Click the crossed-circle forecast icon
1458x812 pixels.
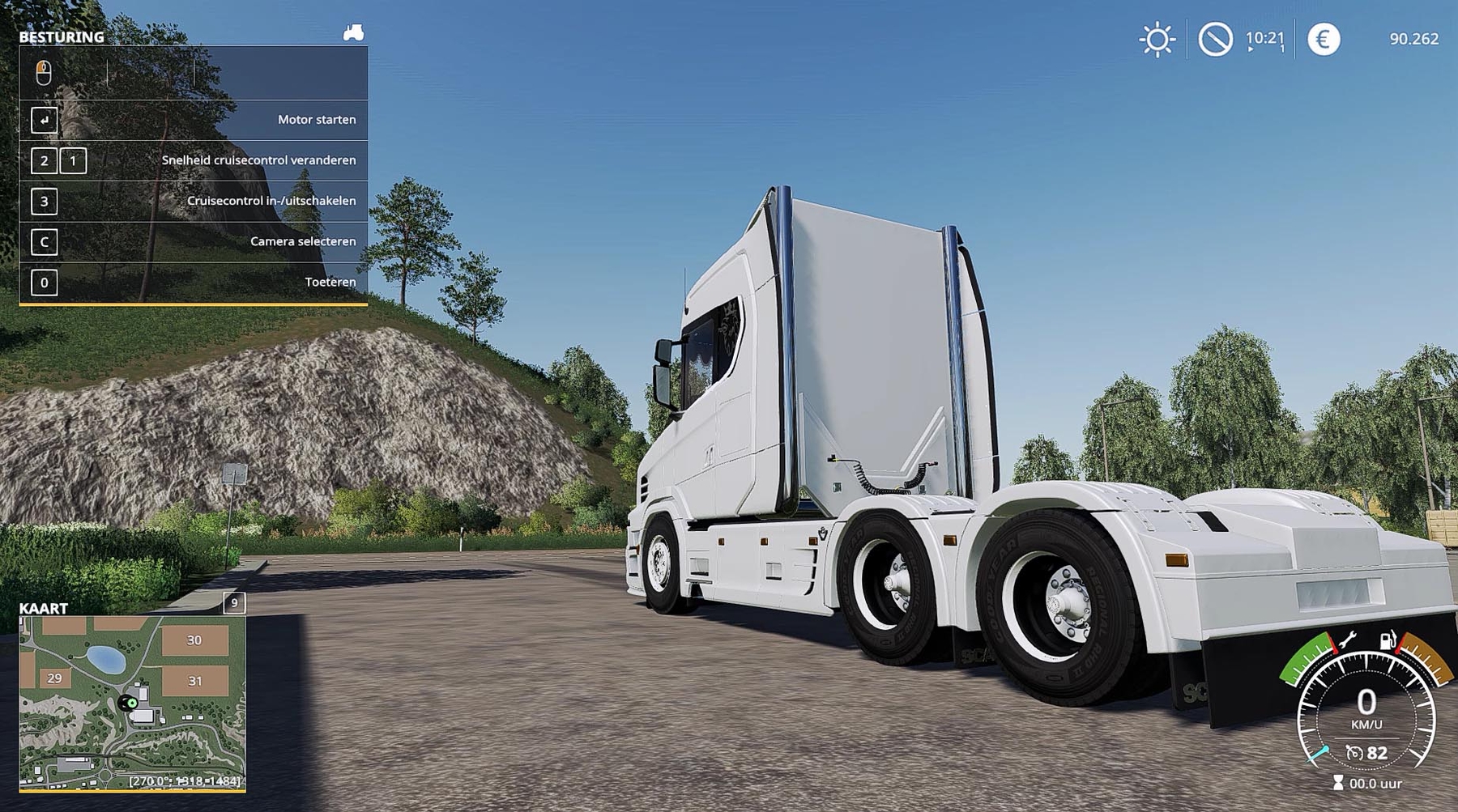coord(1215,39)
